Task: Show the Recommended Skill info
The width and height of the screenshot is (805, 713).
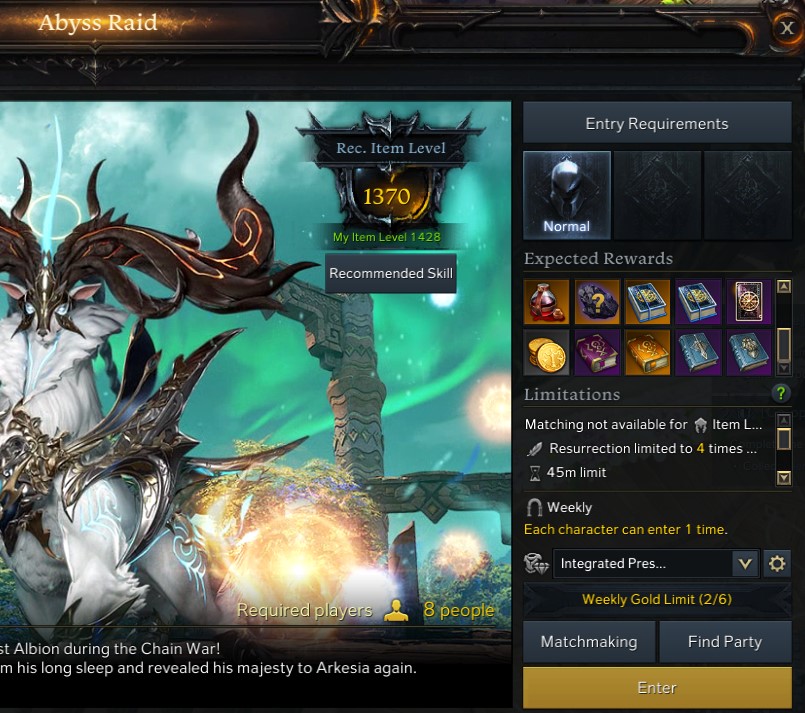Action: pyautogui.click(x=391, y=273)
